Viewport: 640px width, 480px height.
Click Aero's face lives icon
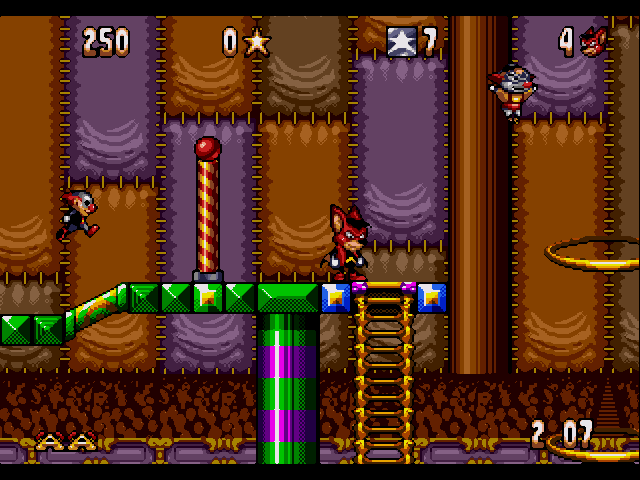595,41
